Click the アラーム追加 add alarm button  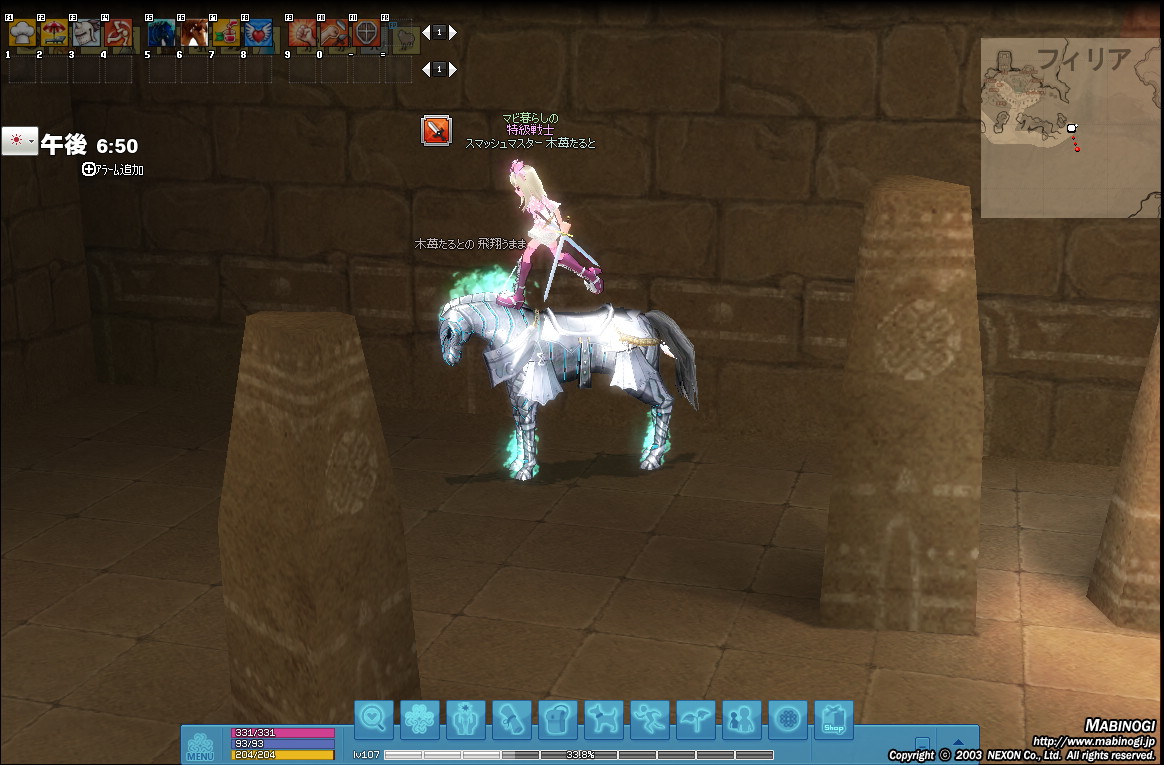pyautogui.click(x=113, y=170)
